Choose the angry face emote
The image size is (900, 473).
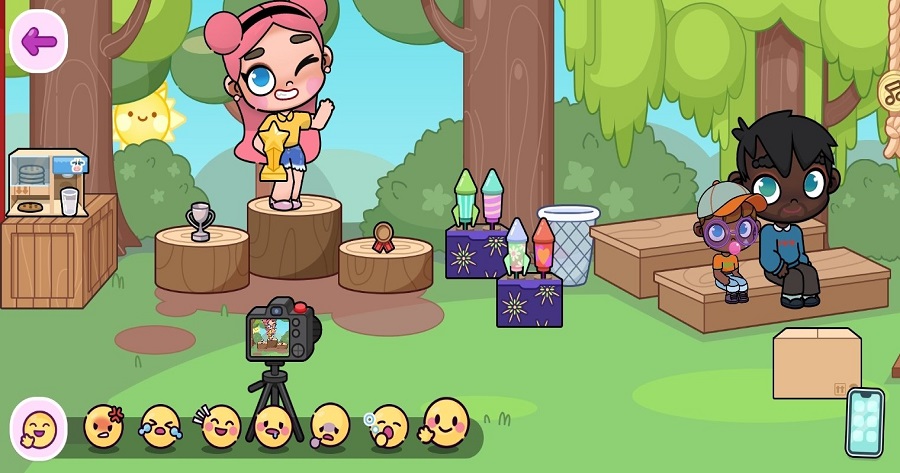(x=103, y=427)
